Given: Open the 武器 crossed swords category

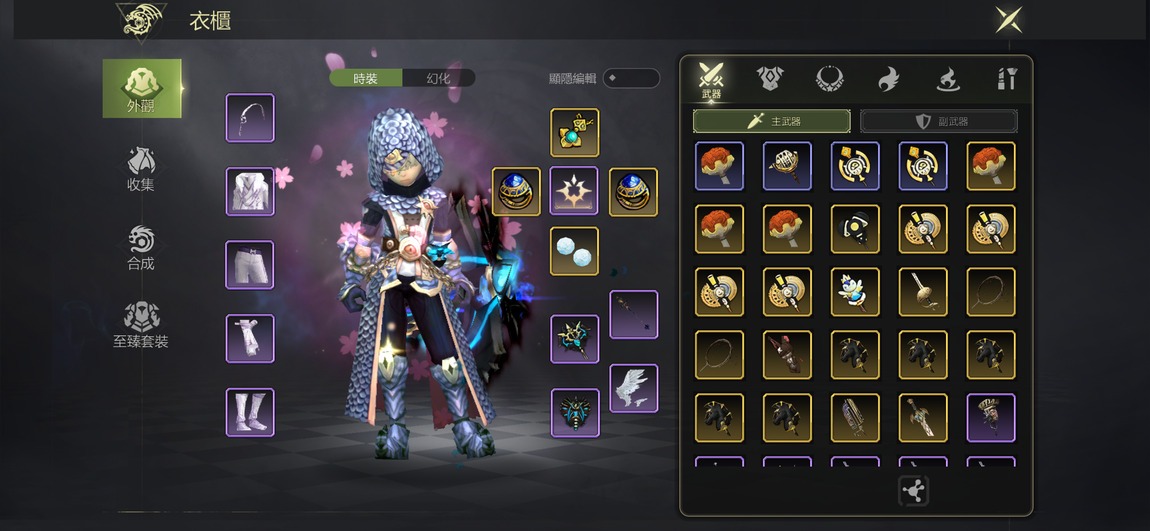Looking at the screenshot, I should coord(711,79).
